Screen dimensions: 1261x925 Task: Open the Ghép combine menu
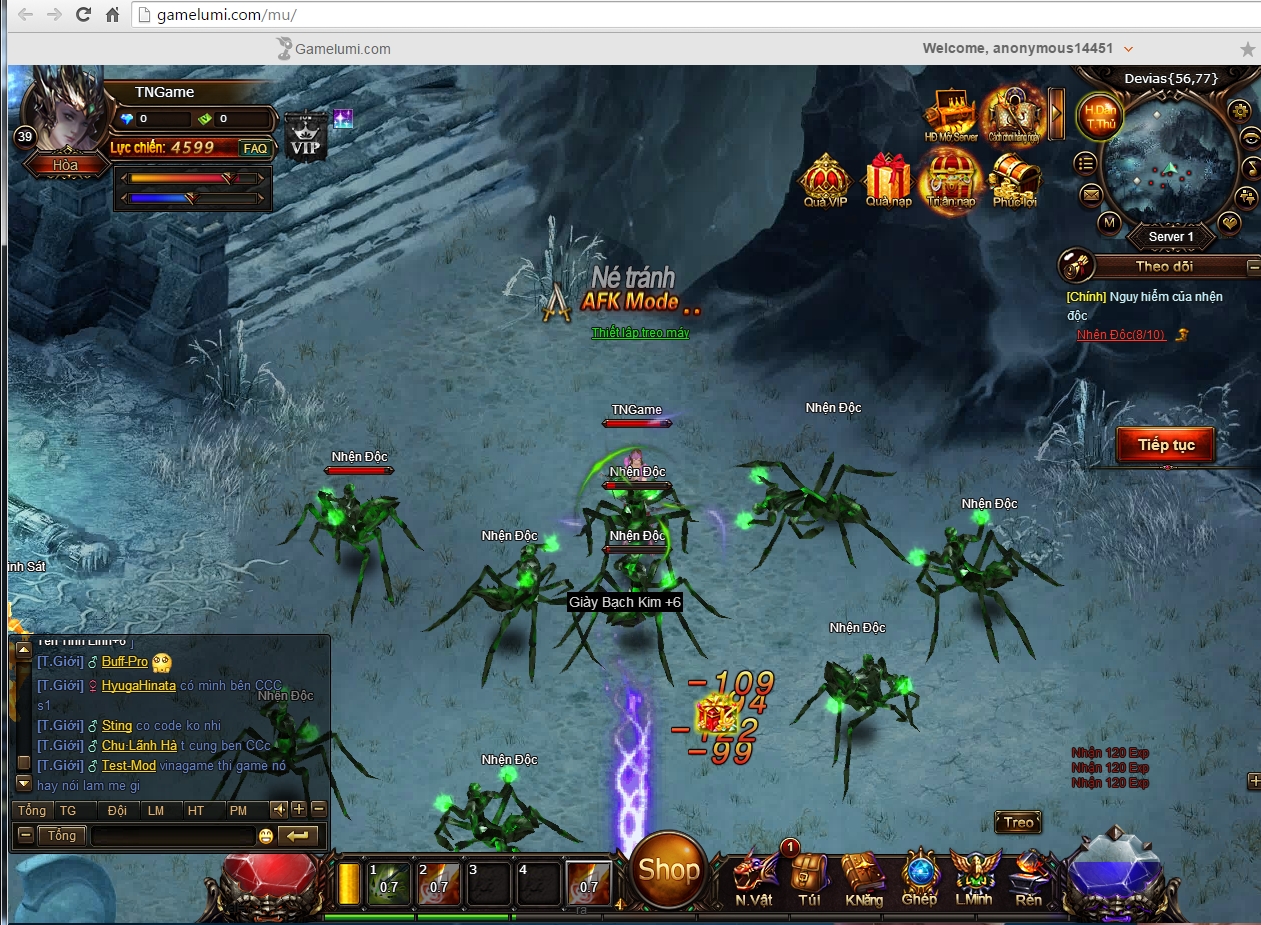(919, 876)
